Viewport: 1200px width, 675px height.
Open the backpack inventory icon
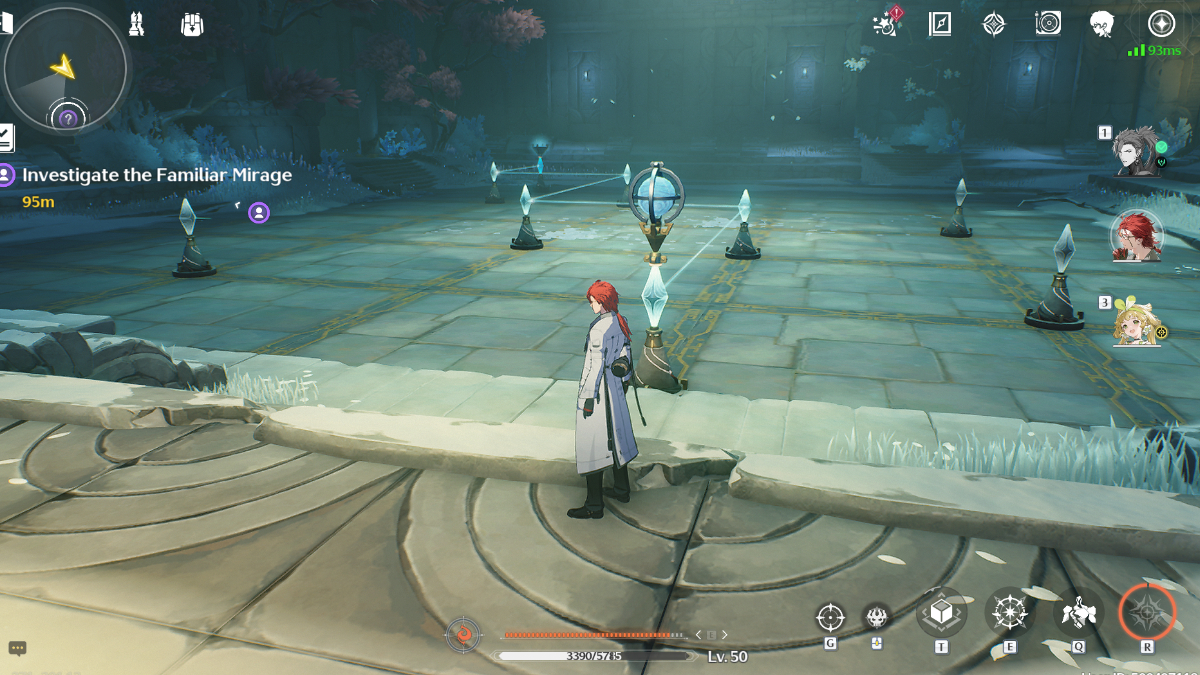click(193, 24)
